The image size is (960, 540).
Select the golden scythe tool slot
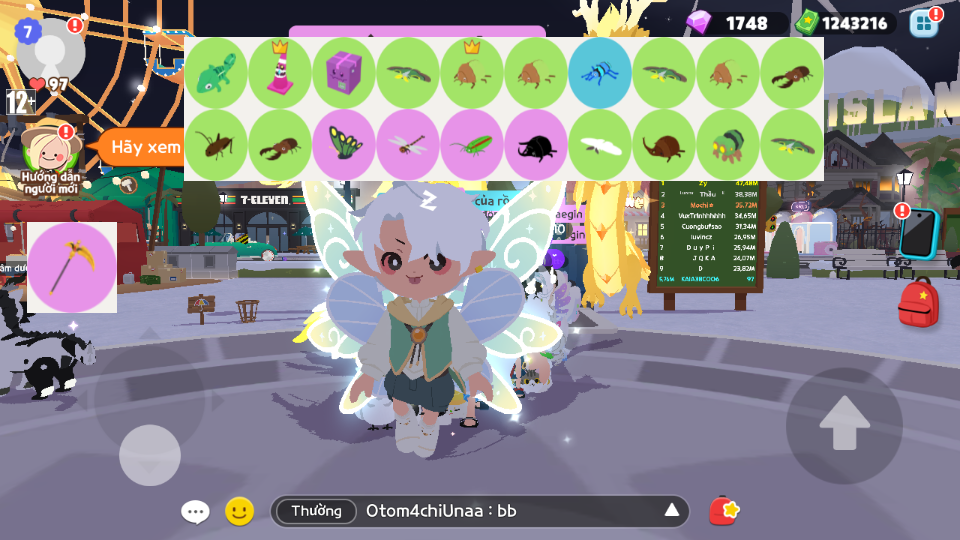click(72, 267)
